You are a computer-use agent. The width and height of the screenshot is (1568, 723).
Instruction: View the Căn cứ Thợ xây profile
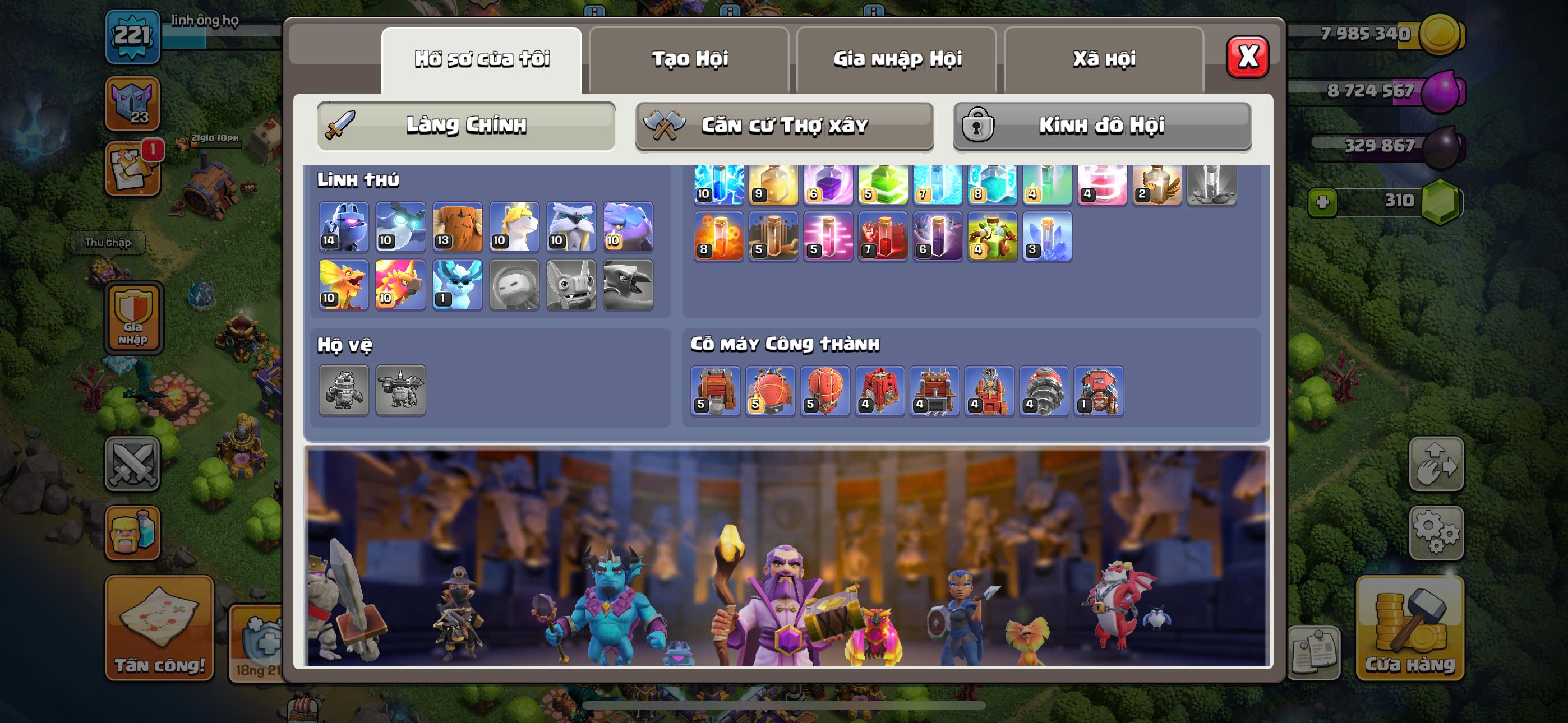[784, 126]
